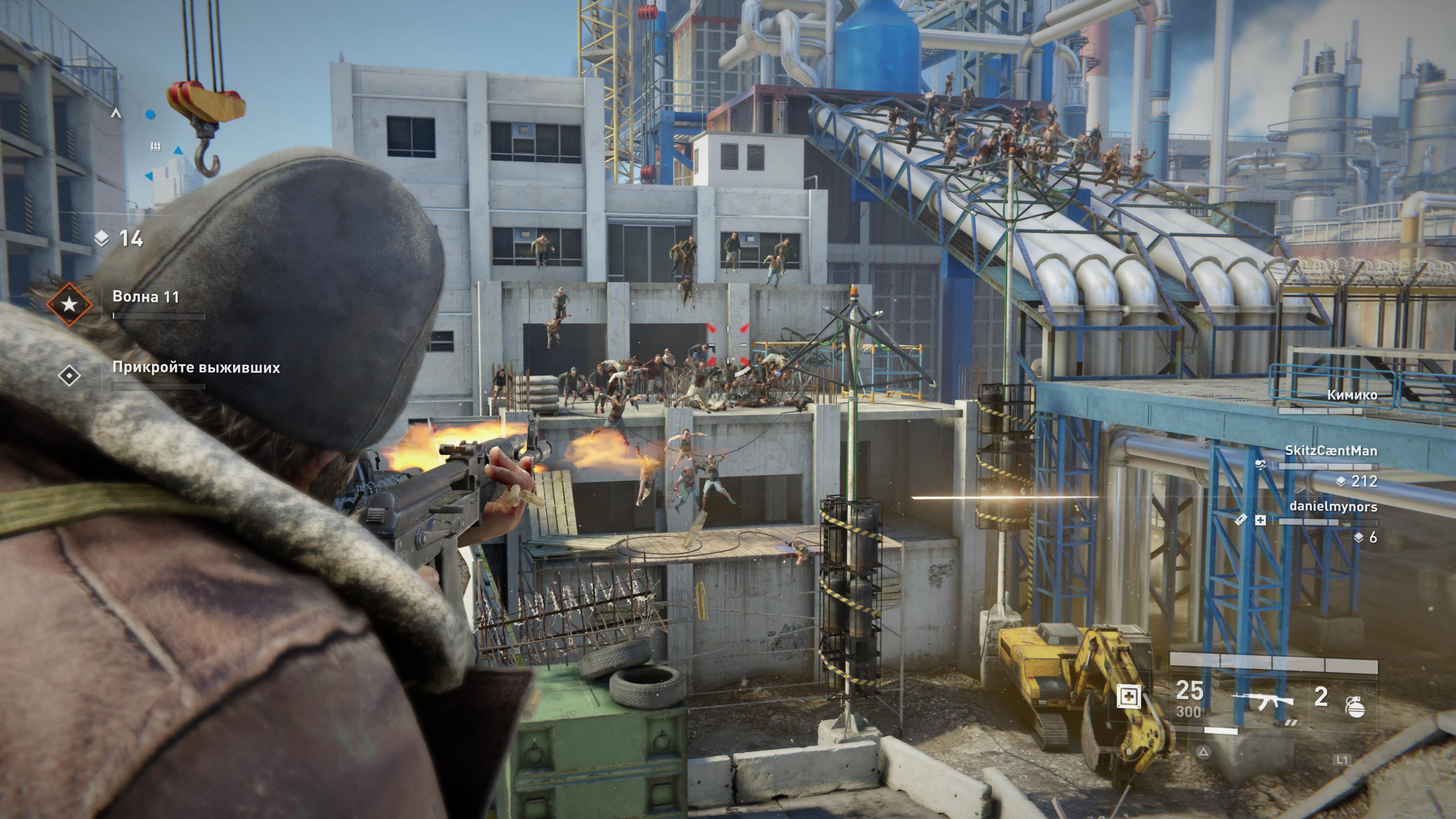The width and height of the screenshot is (1456, 819).
Task: Select teammate SkitzCæntMan in squad list
Action: [x=1330, y=450]
